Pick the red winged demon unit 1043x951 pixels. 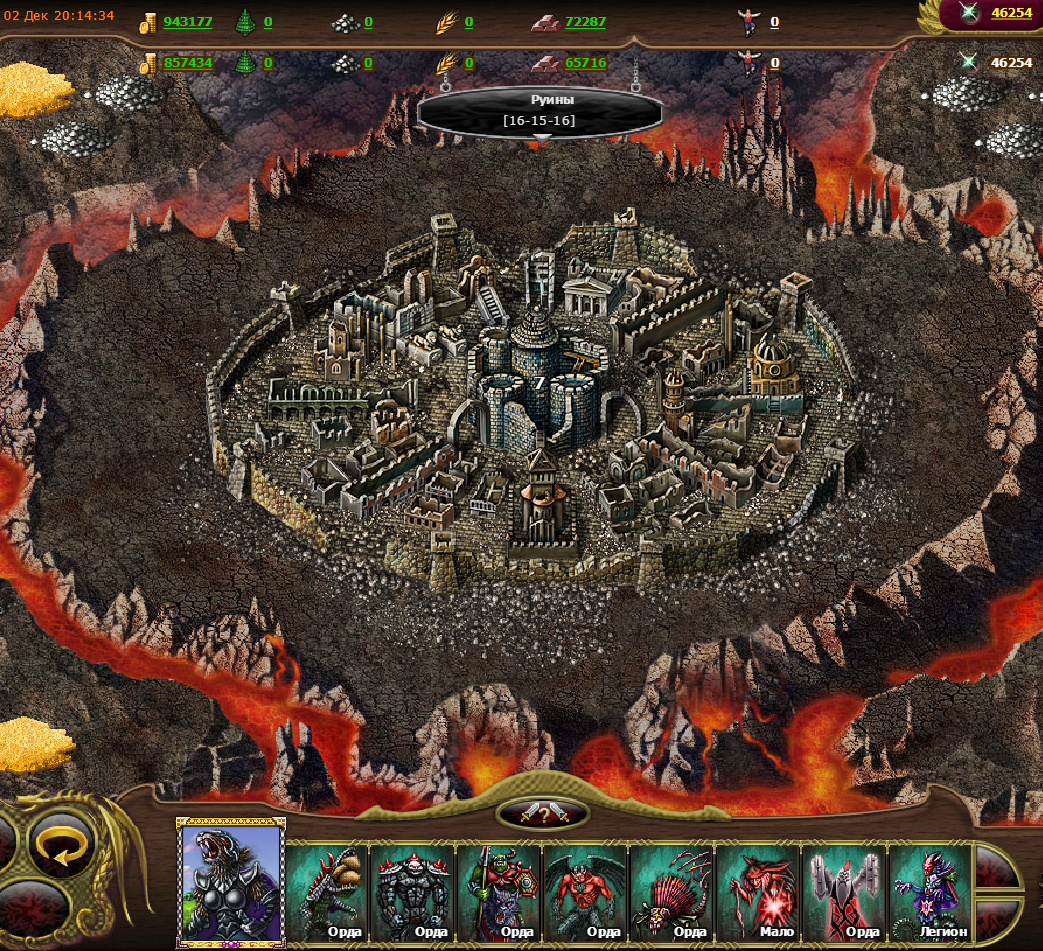[x=585, y=890]
